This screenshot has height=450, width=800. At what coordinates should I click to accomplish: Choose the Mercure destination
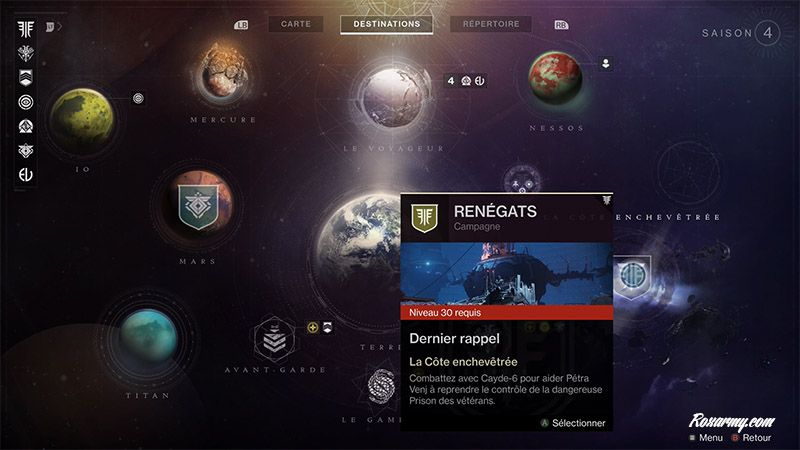(224, 73)
